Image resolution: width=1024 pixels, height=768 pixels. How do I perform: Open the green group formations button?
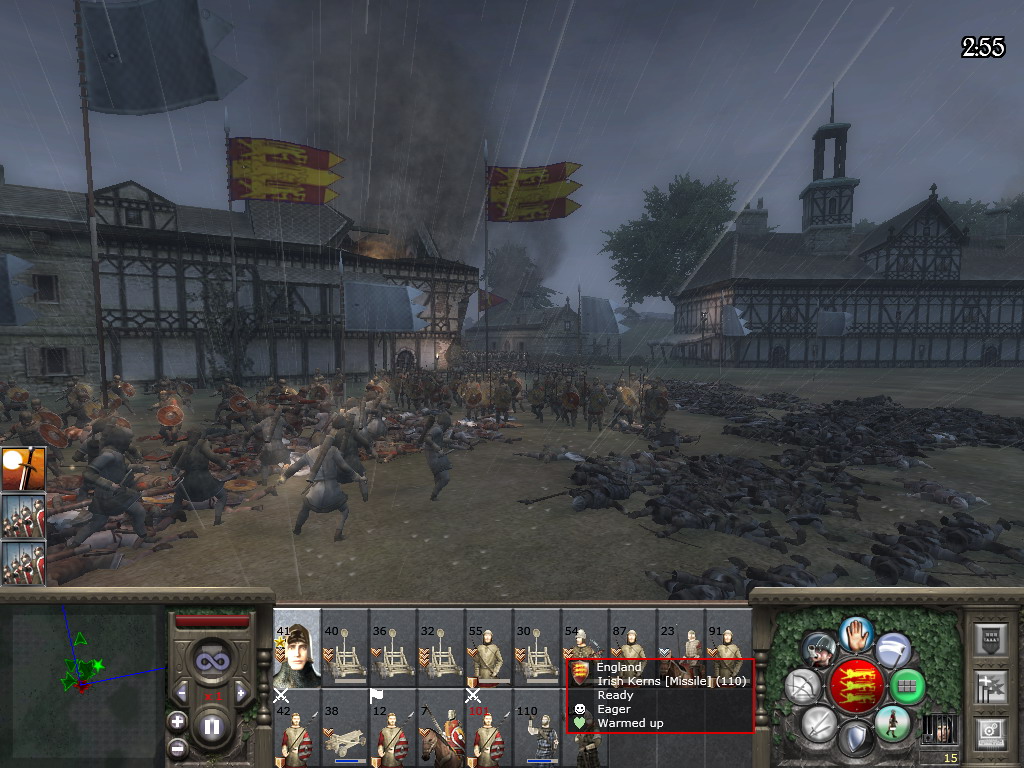click(x=907, y=686)
